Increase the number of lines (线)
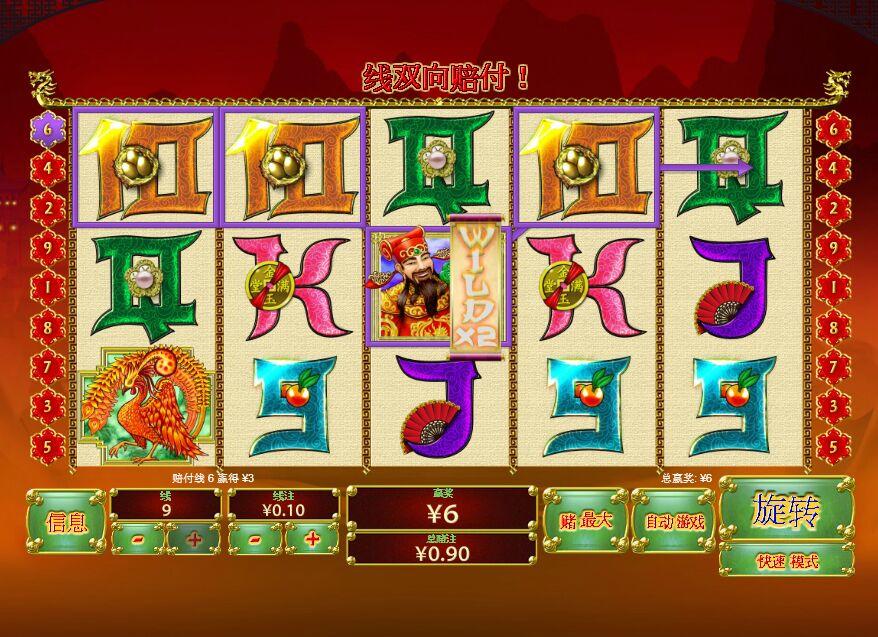Screen dimensions: 878x637 point(193,540)
